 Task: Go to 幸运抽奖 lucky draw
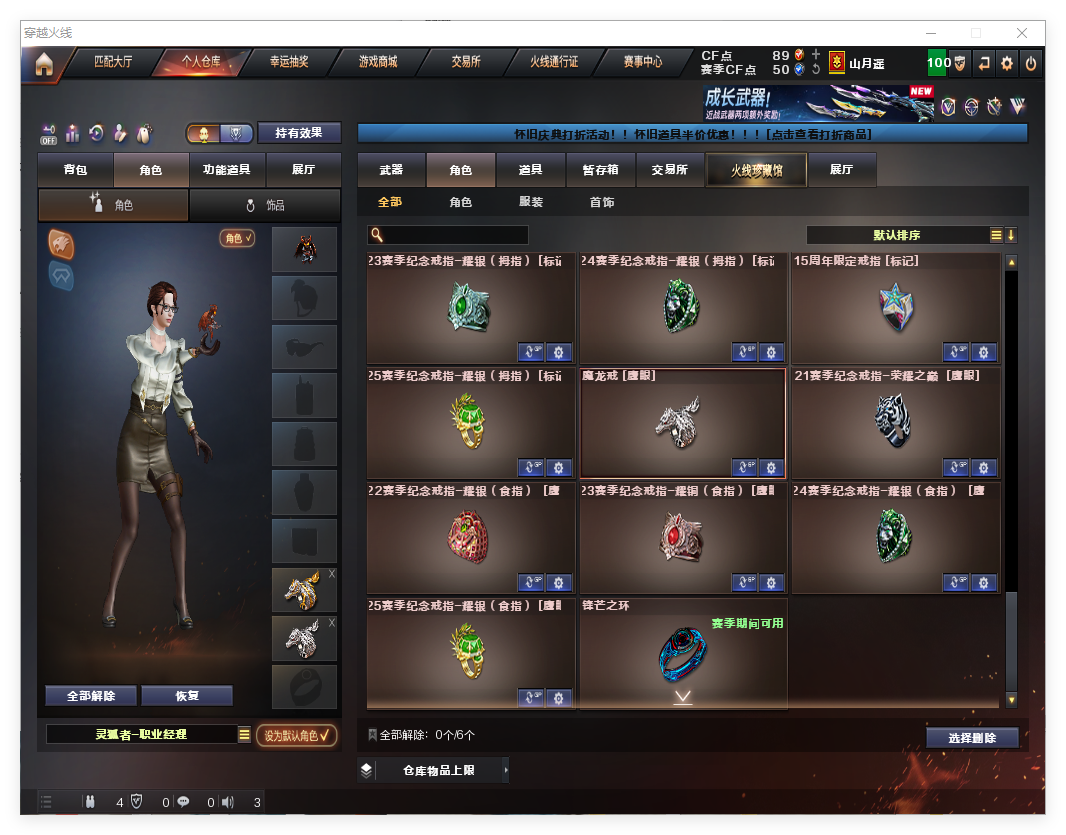(x=289, y=62)
